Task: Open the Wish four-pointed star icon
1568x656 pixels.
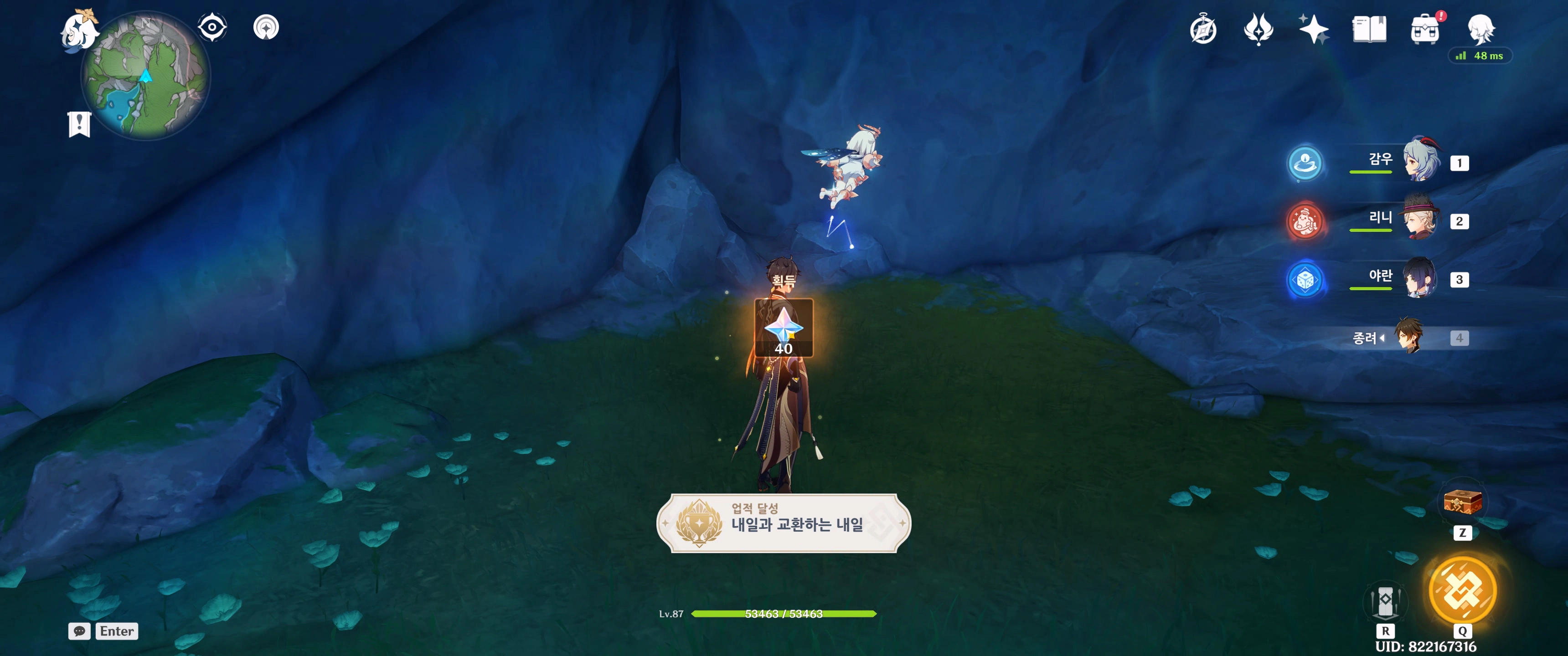Action: coord(1313,29)
